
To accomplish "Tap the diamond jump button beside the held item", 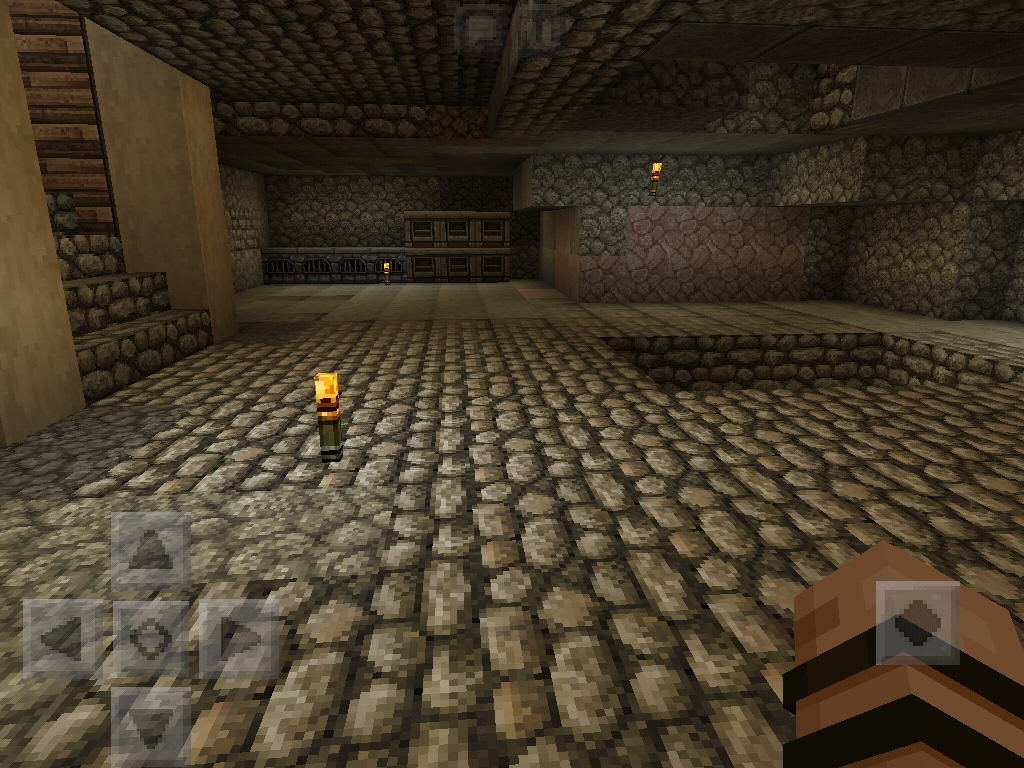I will click(917, 624).
